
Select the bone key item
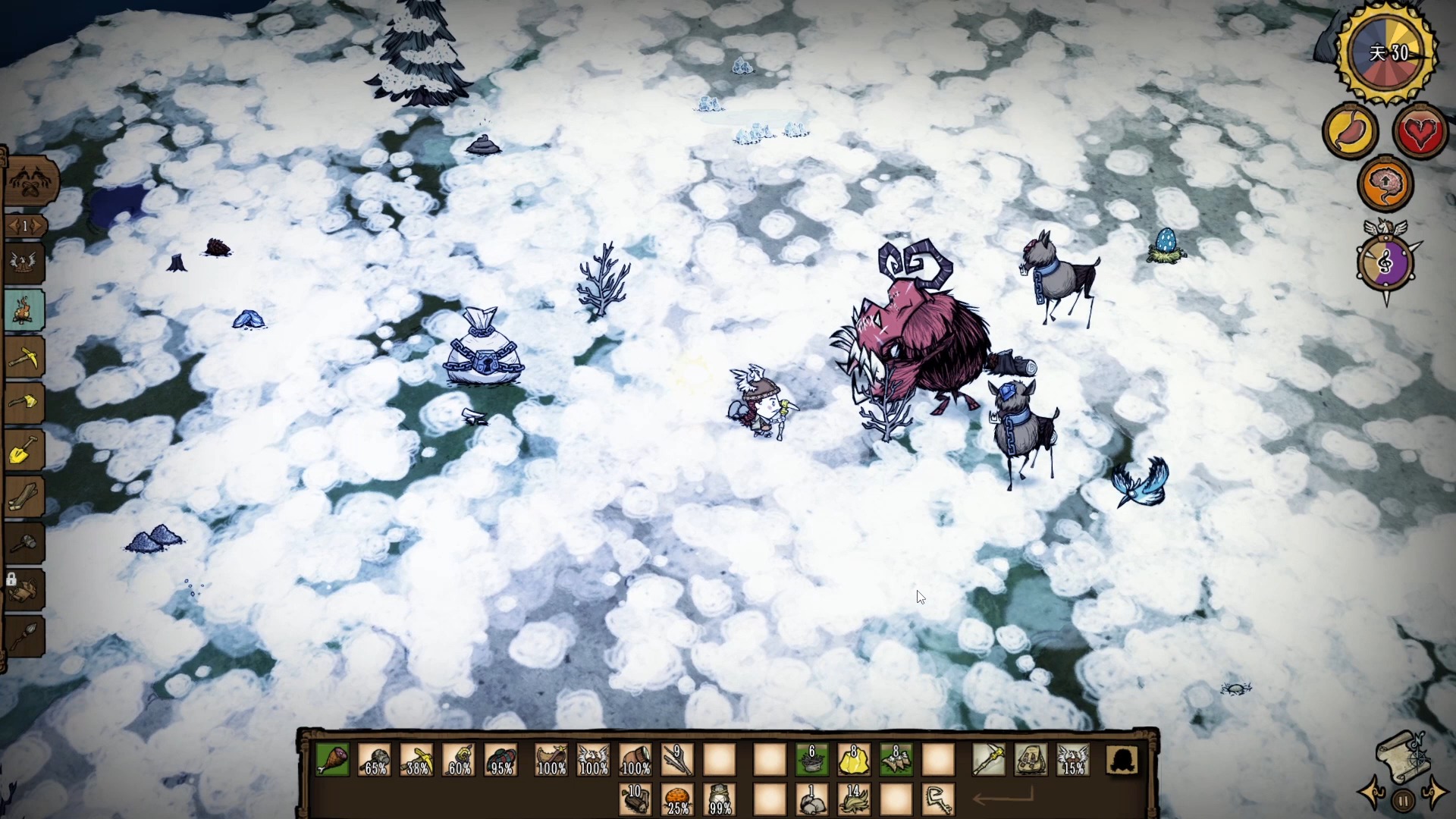[x=938, y=799]
